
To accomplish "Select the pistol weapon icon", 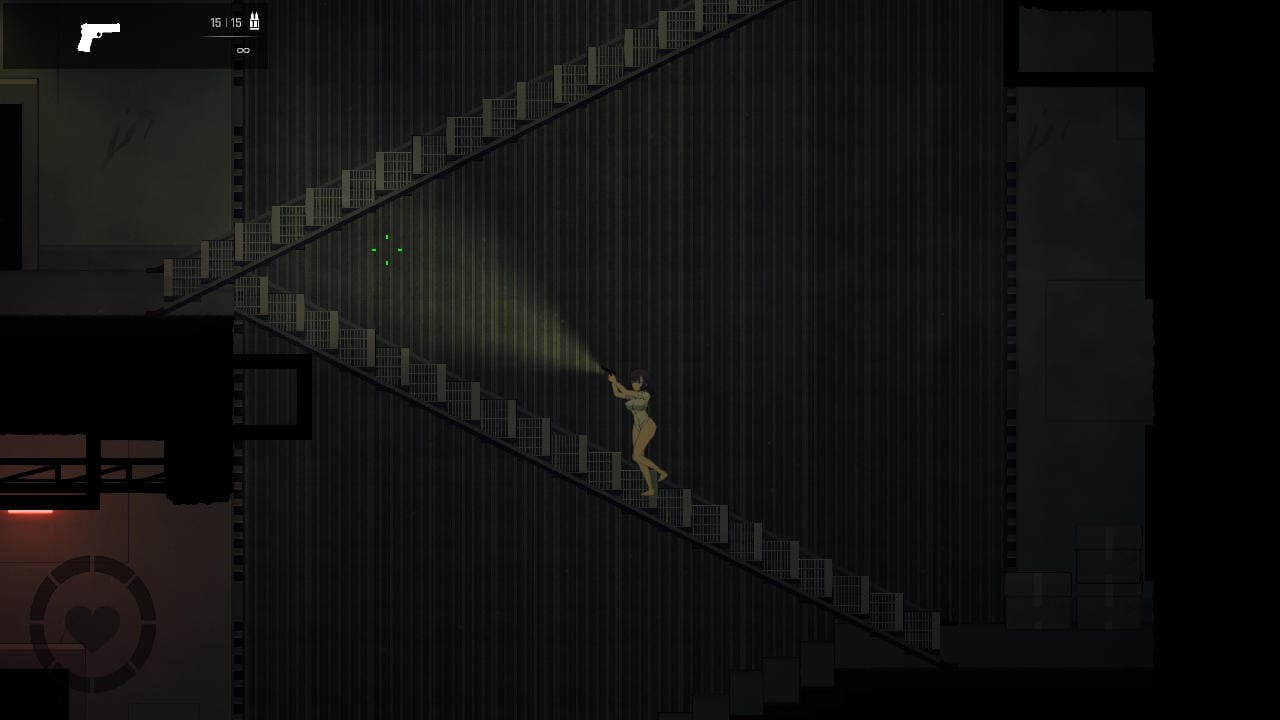I will coord(98,36).
